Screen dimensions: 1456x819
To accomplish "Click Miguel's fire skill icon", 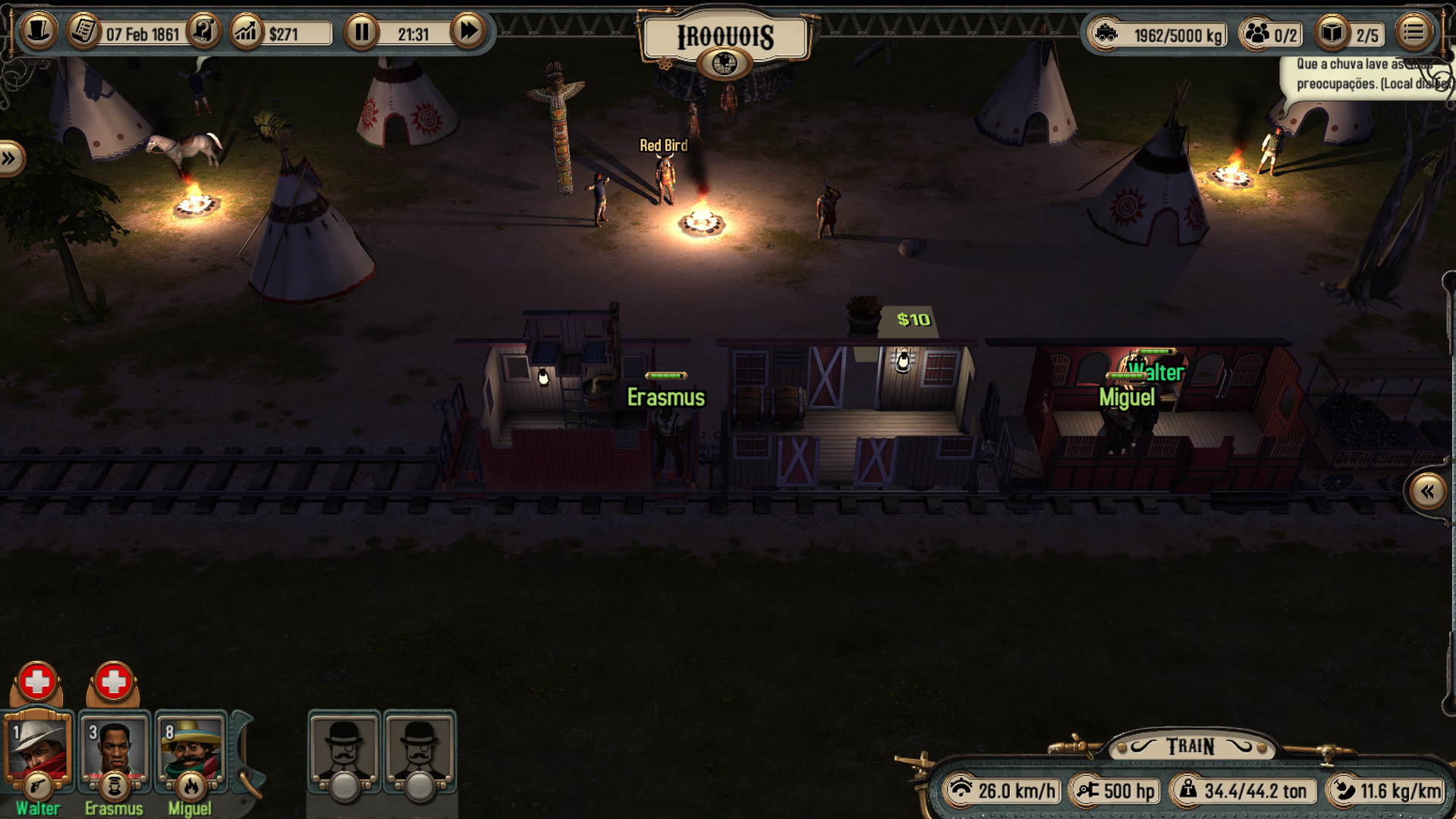I will (x=190, y=787).
